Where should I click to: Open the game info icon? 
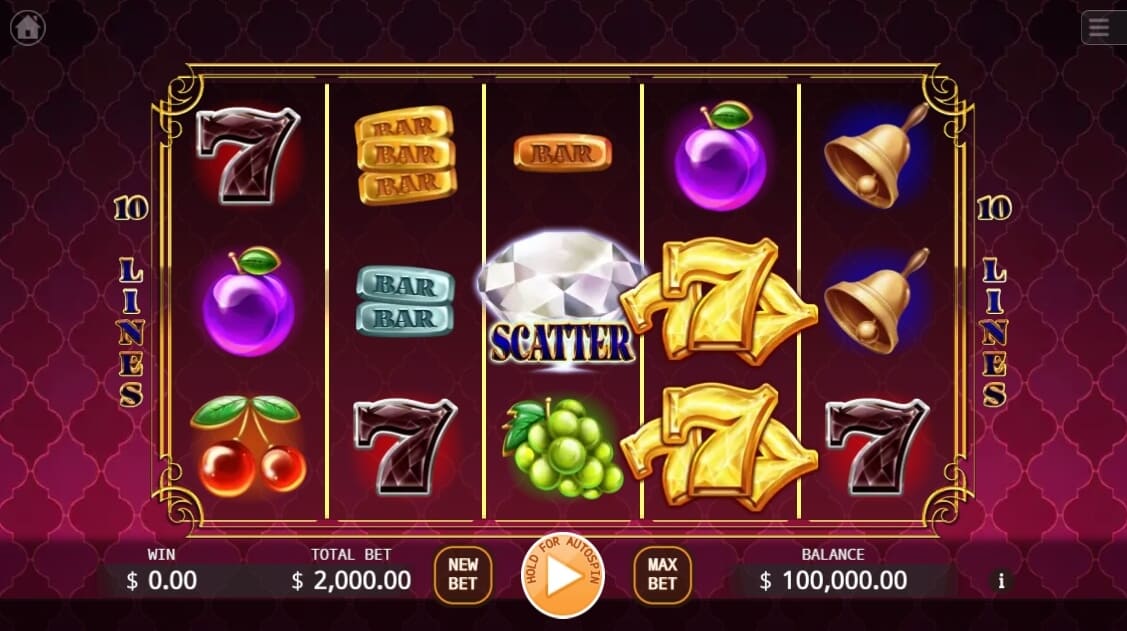(x=1002, y=580)
